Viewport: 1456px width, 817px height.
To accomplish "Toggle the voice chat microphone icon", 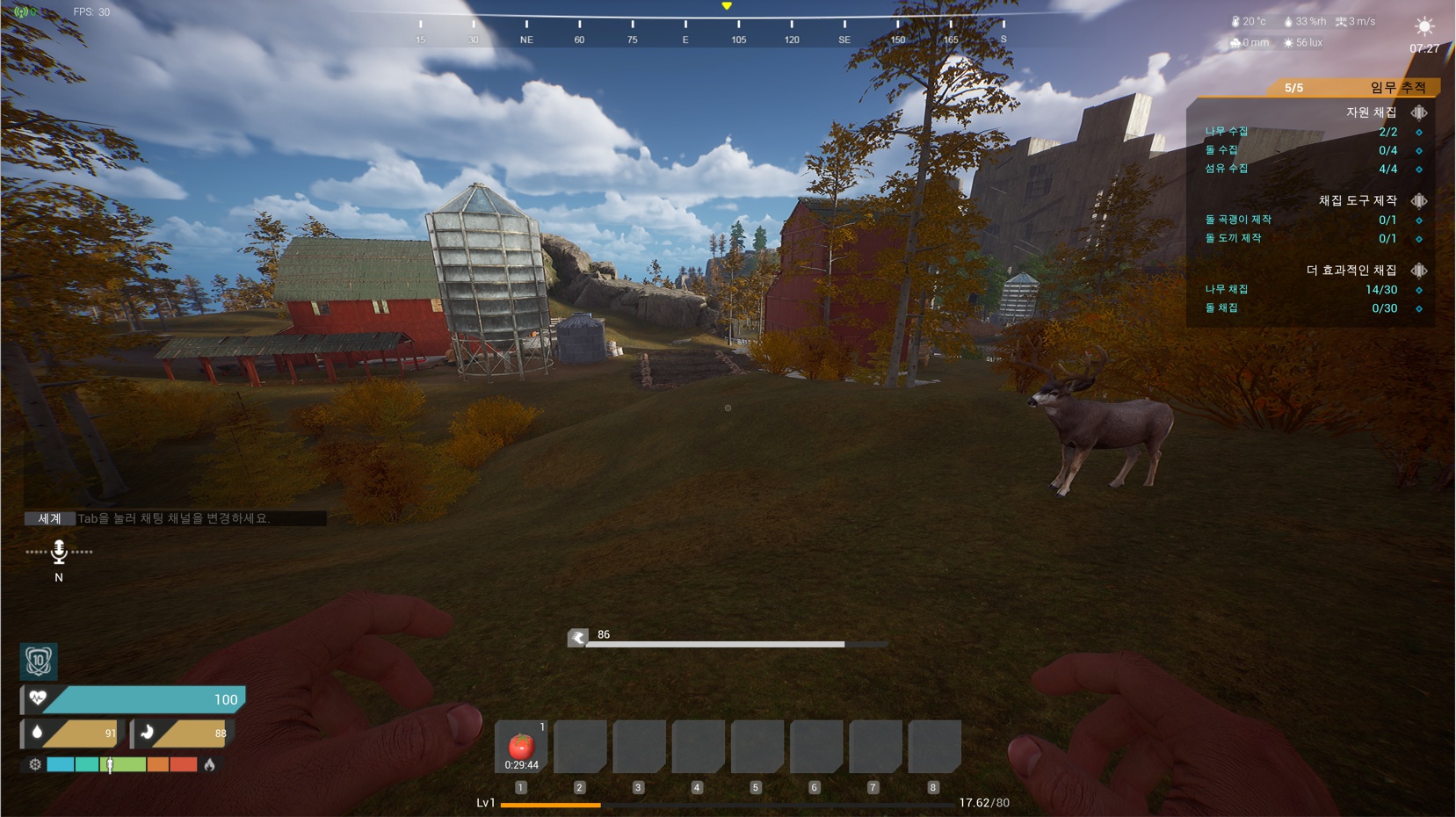I will pos(59,552).
